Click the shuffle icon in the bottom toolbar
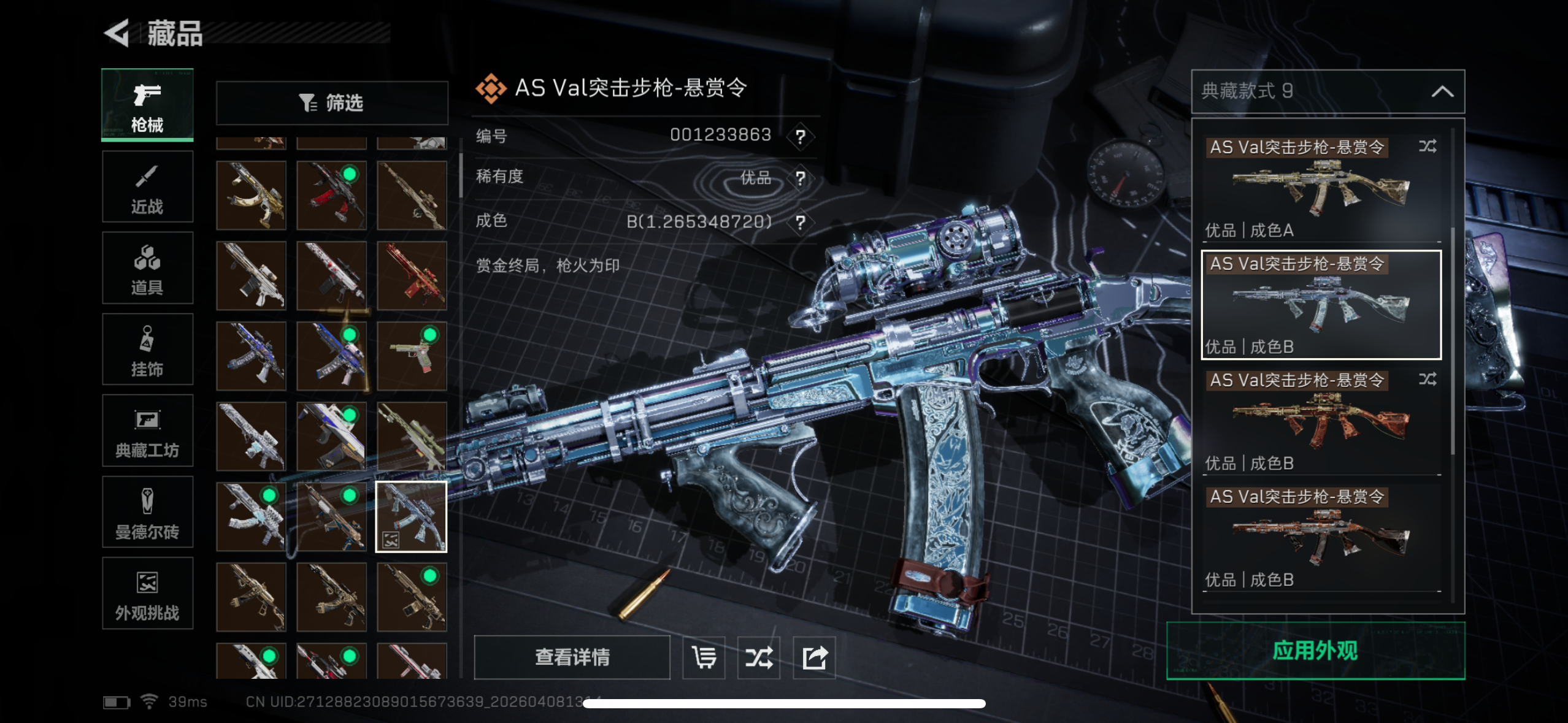The image size is (1568, 723). 759,658
